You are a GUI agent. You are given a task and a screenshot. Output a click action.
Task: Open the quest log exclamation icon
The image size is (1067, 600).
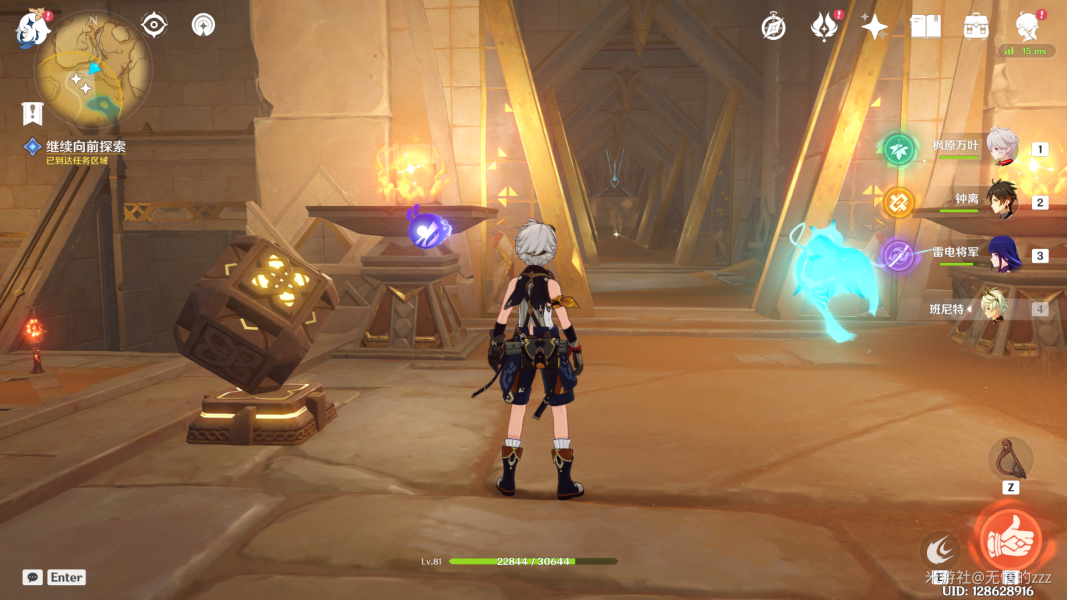(x=33, y=113)
